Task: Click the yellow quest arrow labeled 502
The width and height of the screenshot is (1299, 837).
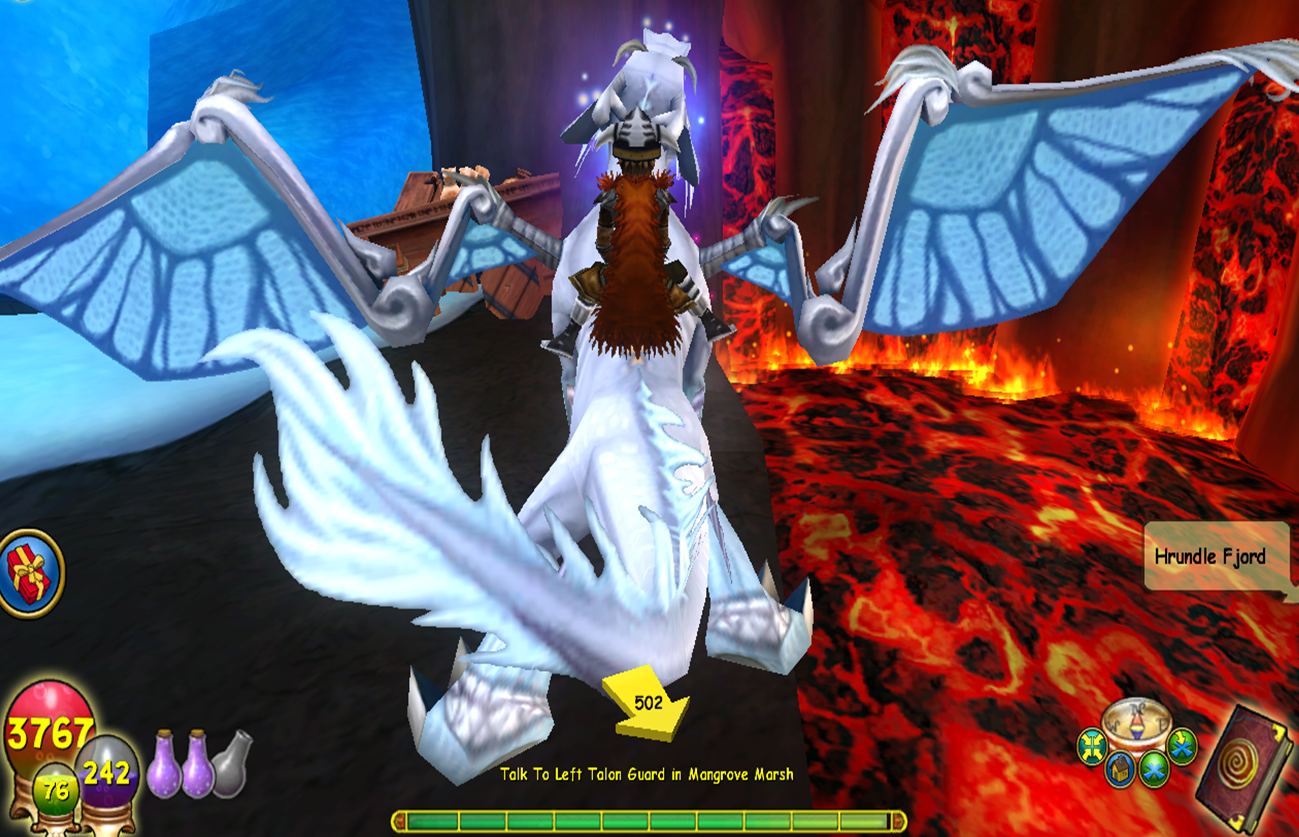Action: pos(648,703)
